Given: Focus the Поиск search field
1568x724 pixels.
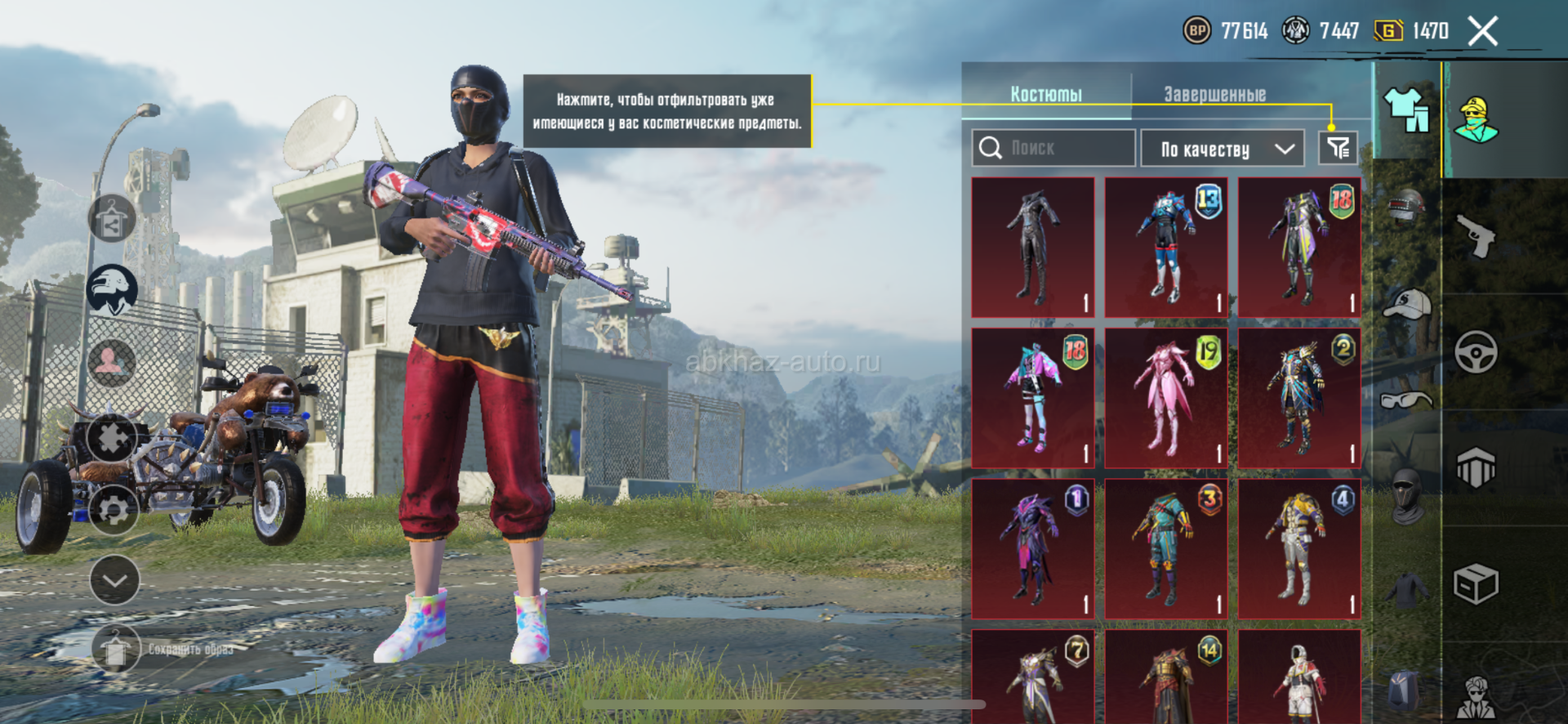Looking at the screenshot, I should 1053,148.
